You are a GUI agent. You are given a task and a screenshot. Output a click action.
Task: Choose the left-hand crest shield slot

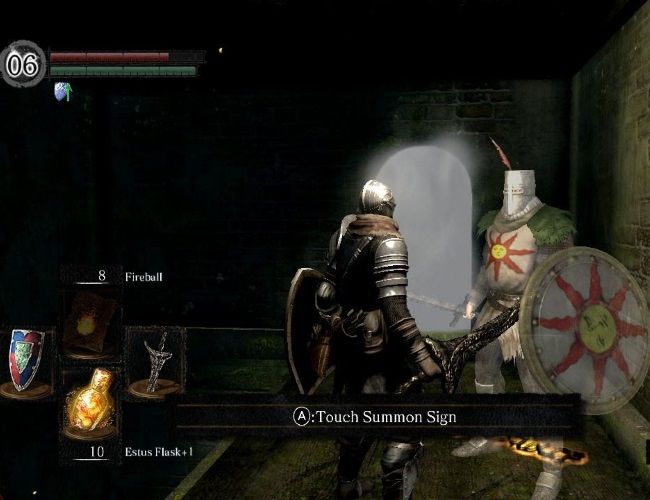(x=27, y=360)
